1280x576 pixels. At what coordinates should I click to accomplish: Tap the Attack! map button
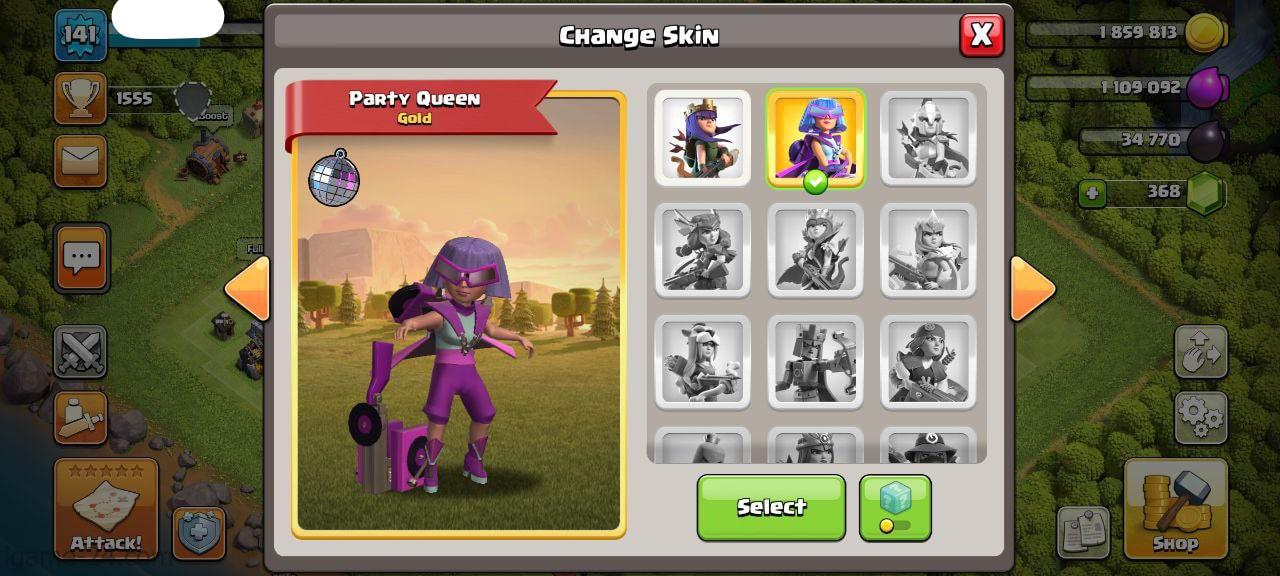106,509
